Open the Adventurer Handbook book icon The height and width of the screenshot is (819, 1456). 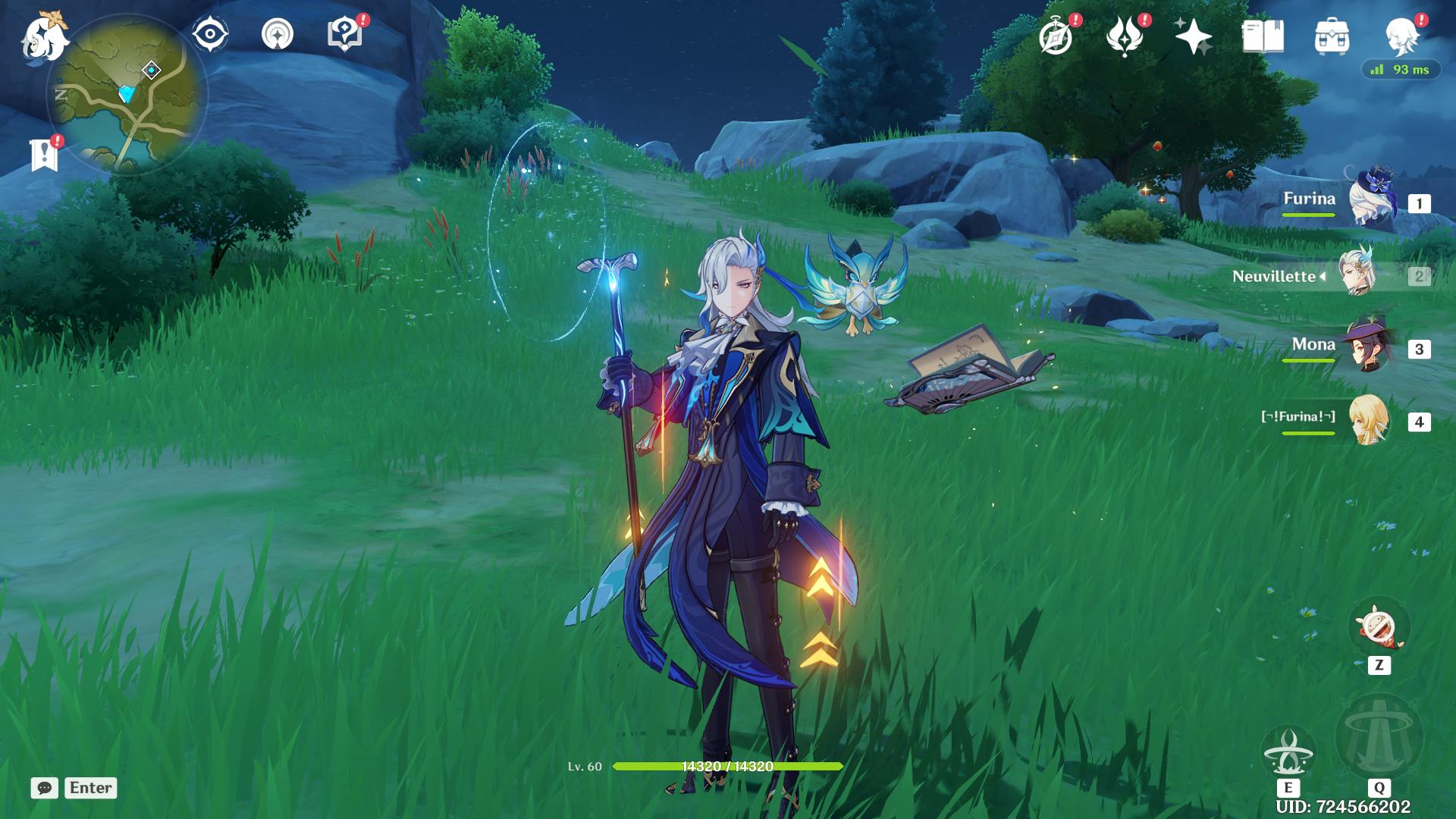(1263, 36)
